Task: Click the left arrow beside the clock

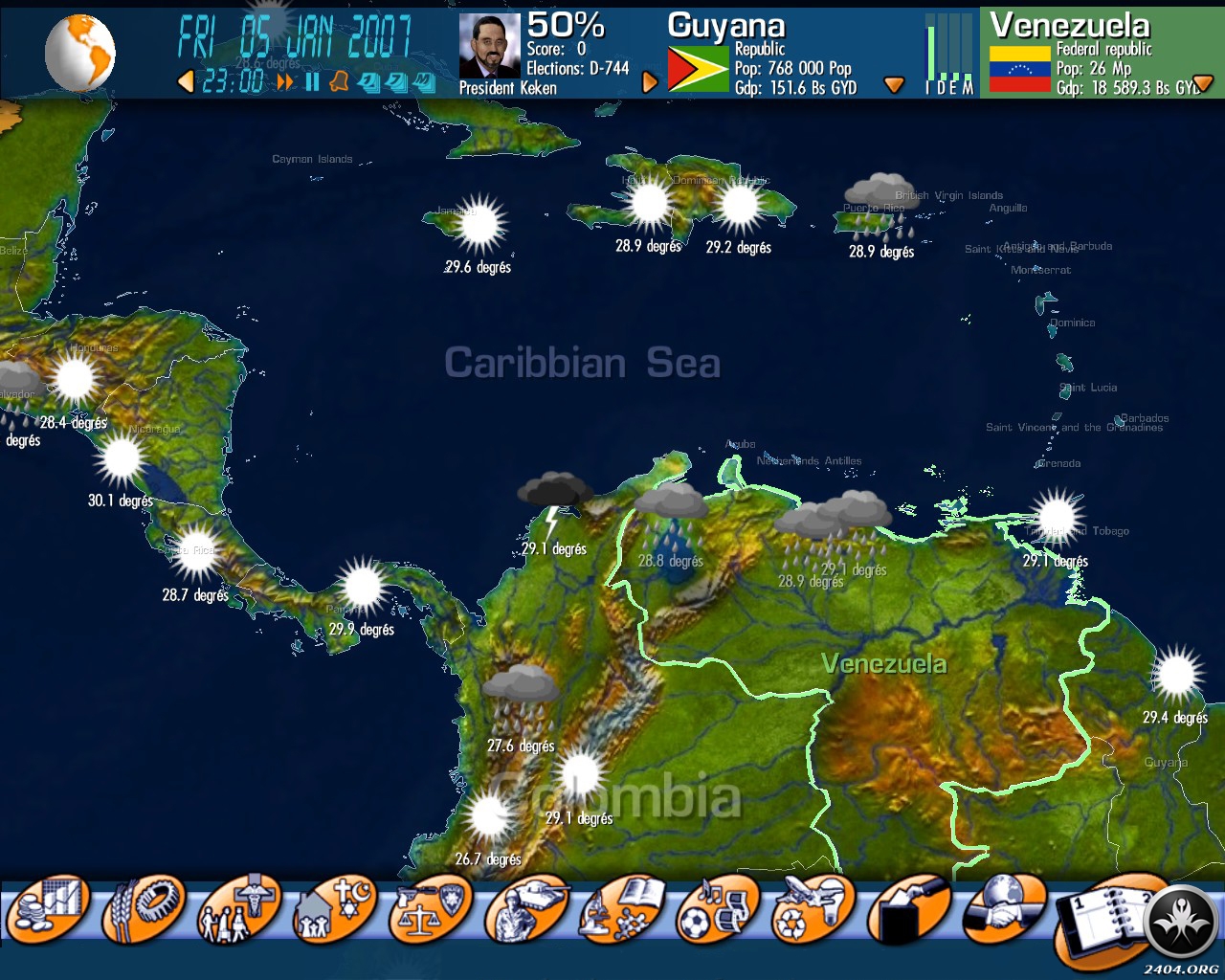Action: coord(186,82)
